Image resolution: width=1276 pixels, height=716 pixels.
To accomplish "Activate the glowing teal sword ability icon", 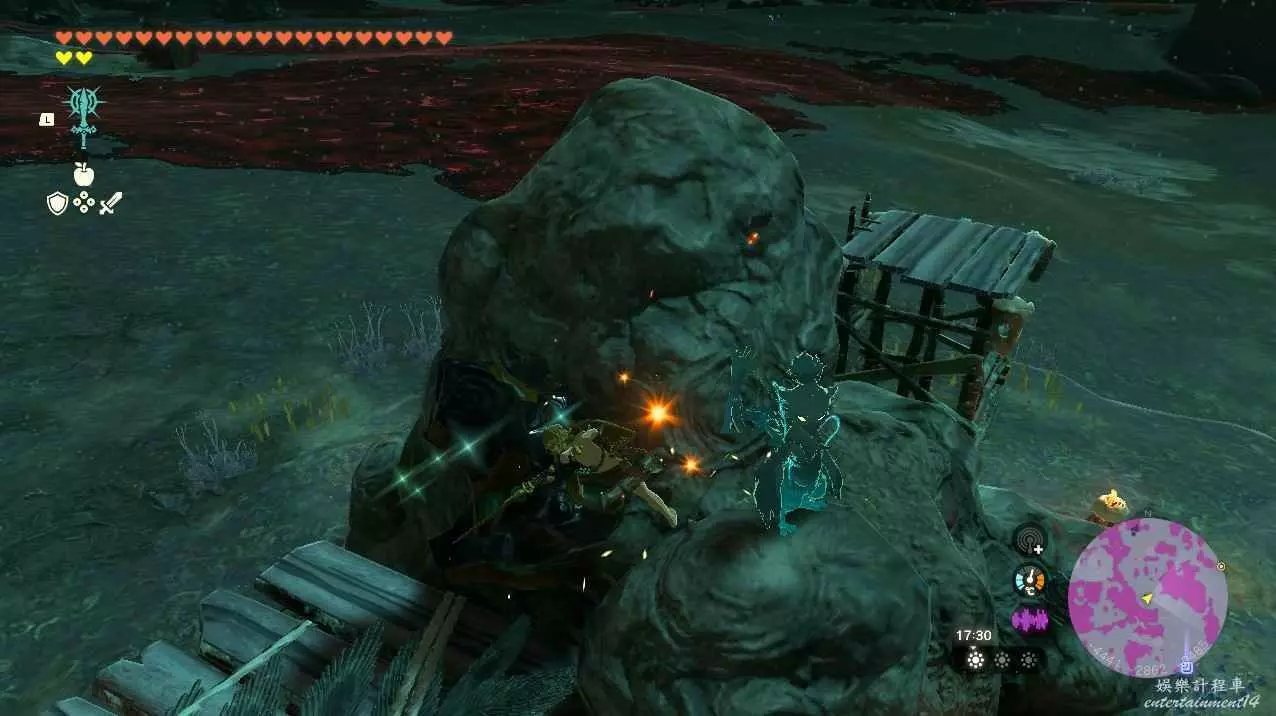I will (x=81, y=115).
